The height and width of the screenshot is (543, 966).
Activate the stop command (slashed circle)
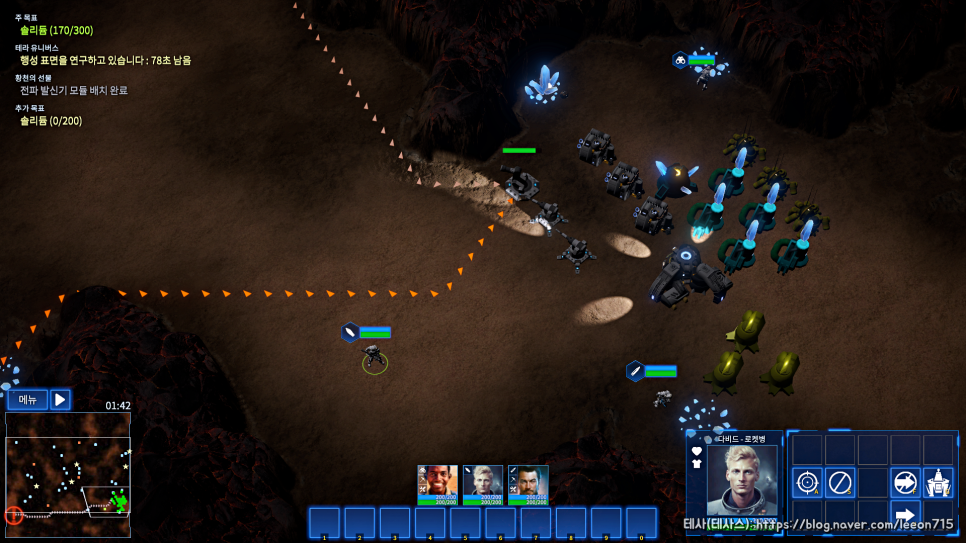[x=840, y=483]
